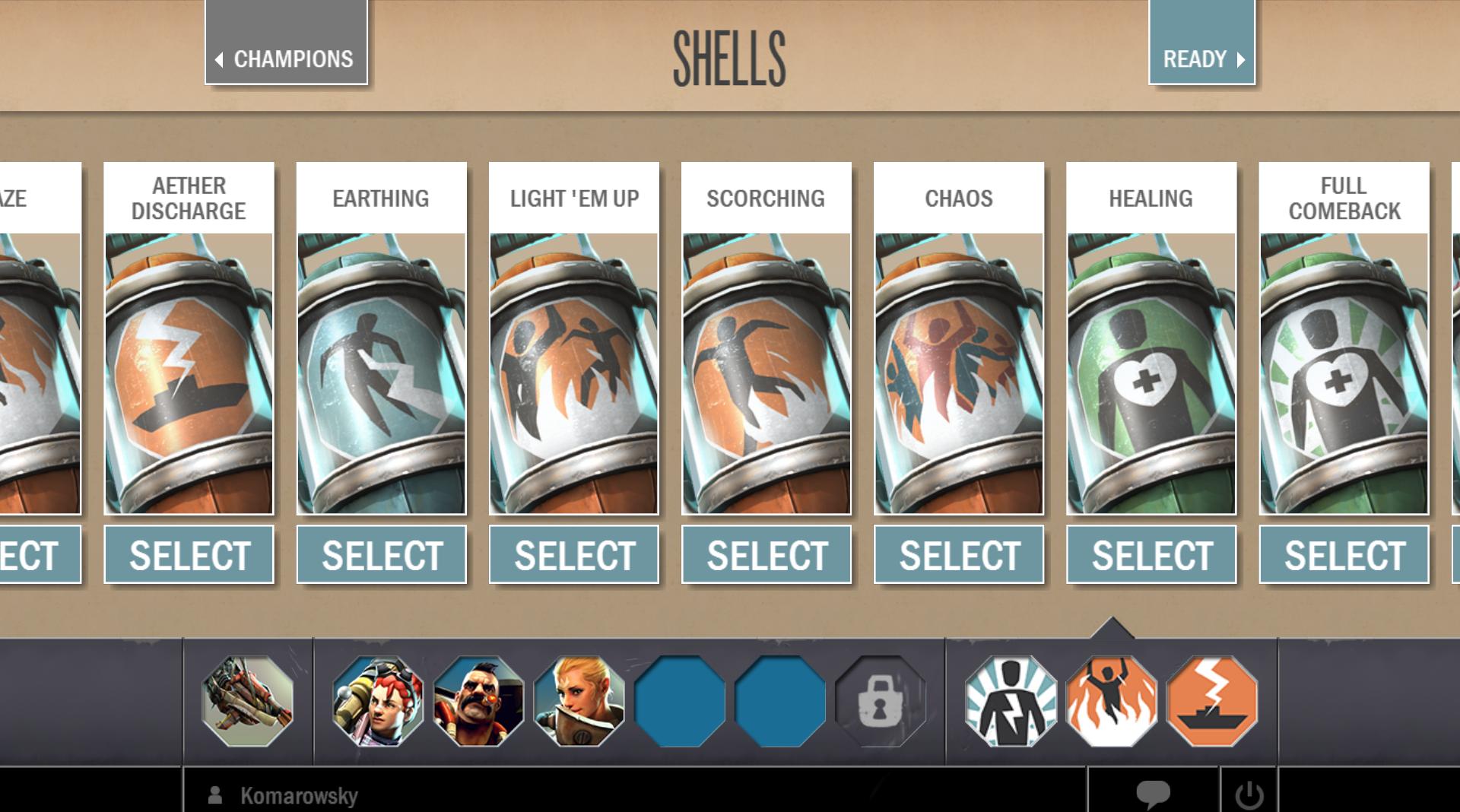The height and width of the screenshot is (812, 1460).
Task: Select the Chaos shell
Action: pyautogui.click(x=959, y=555)
